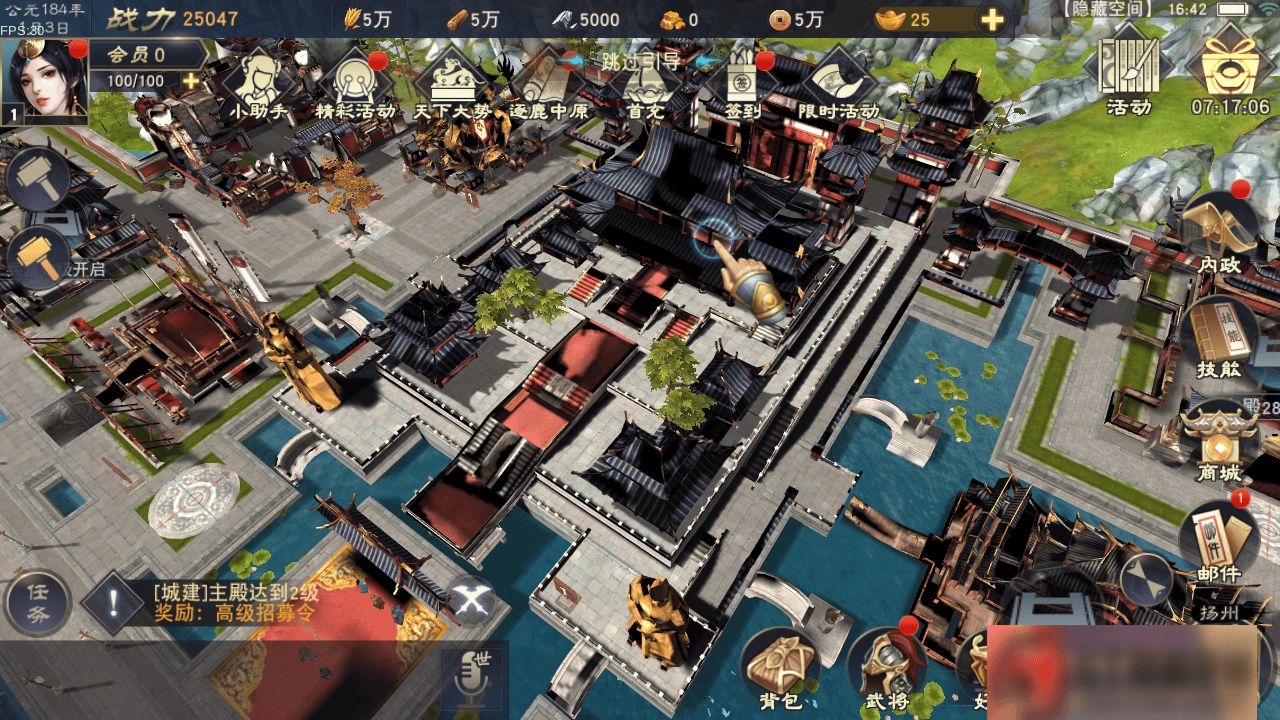Viewport: 1280px width, 720px height.
Task: Open the 会员 VIP membership panel
Action: pos(135,54)
